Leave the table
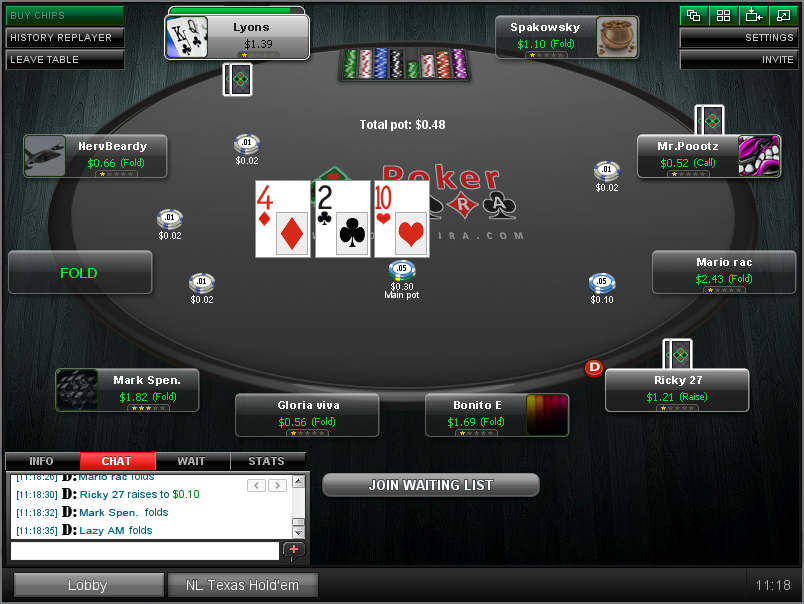Viewport: 804px width, 604px height. click(x=63, y=59)
